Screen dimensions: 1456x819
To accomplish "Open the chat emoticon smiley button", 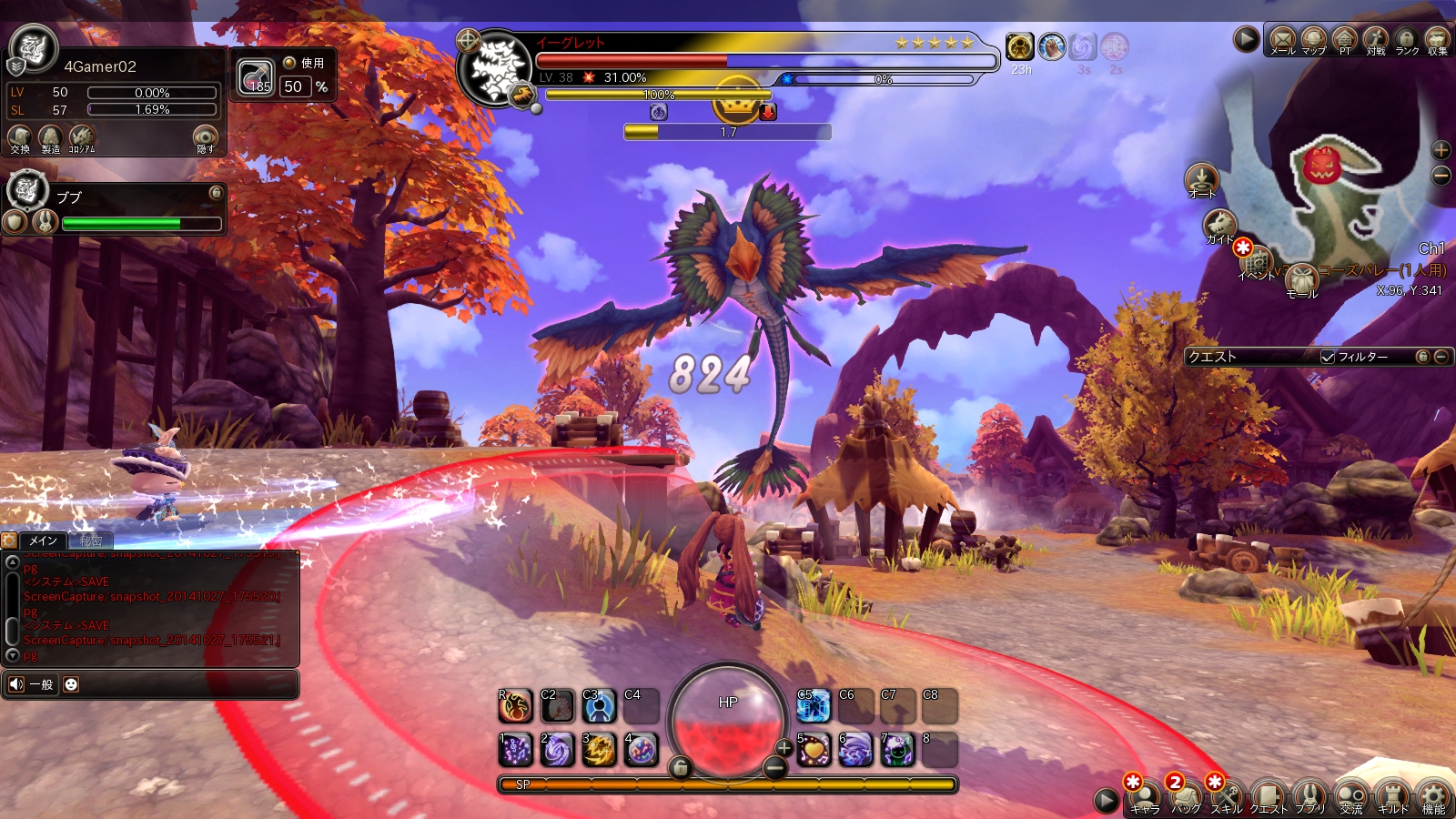I will 71,684.
